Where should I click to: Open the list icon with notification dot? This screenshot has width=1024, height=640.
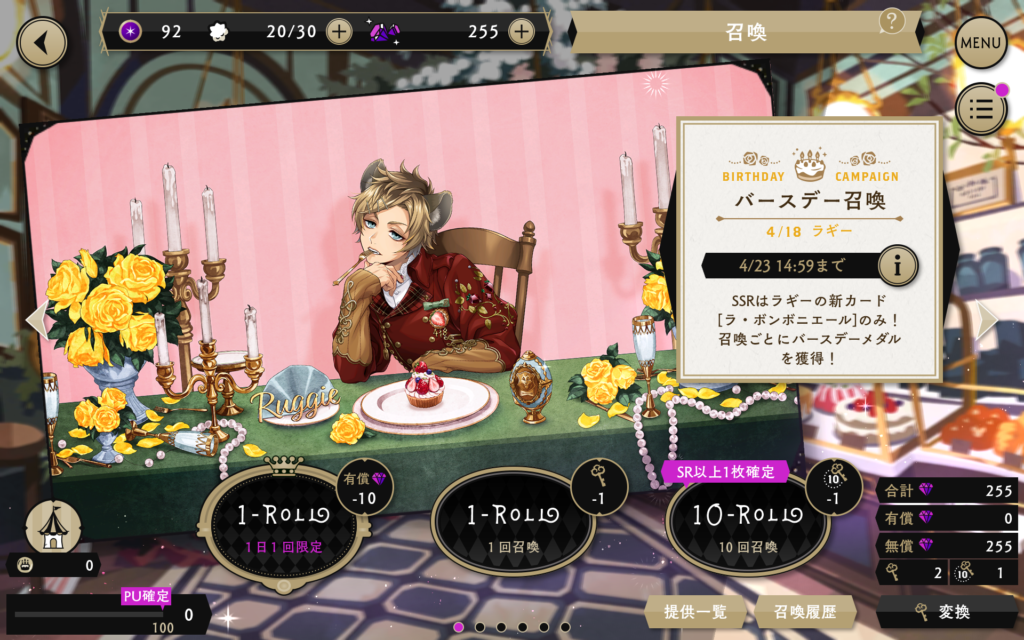click(981, 109)
